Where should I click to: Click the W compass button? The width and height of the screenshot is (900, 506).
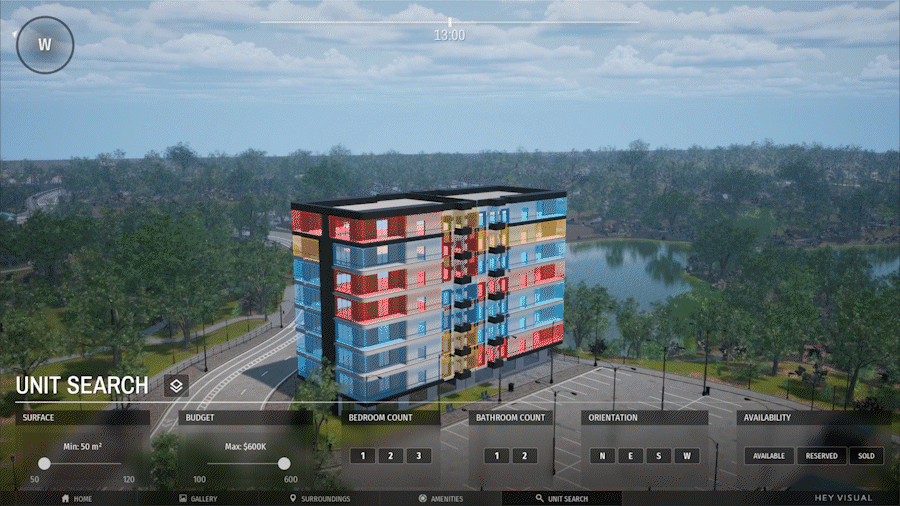click(x=44, y=45)
